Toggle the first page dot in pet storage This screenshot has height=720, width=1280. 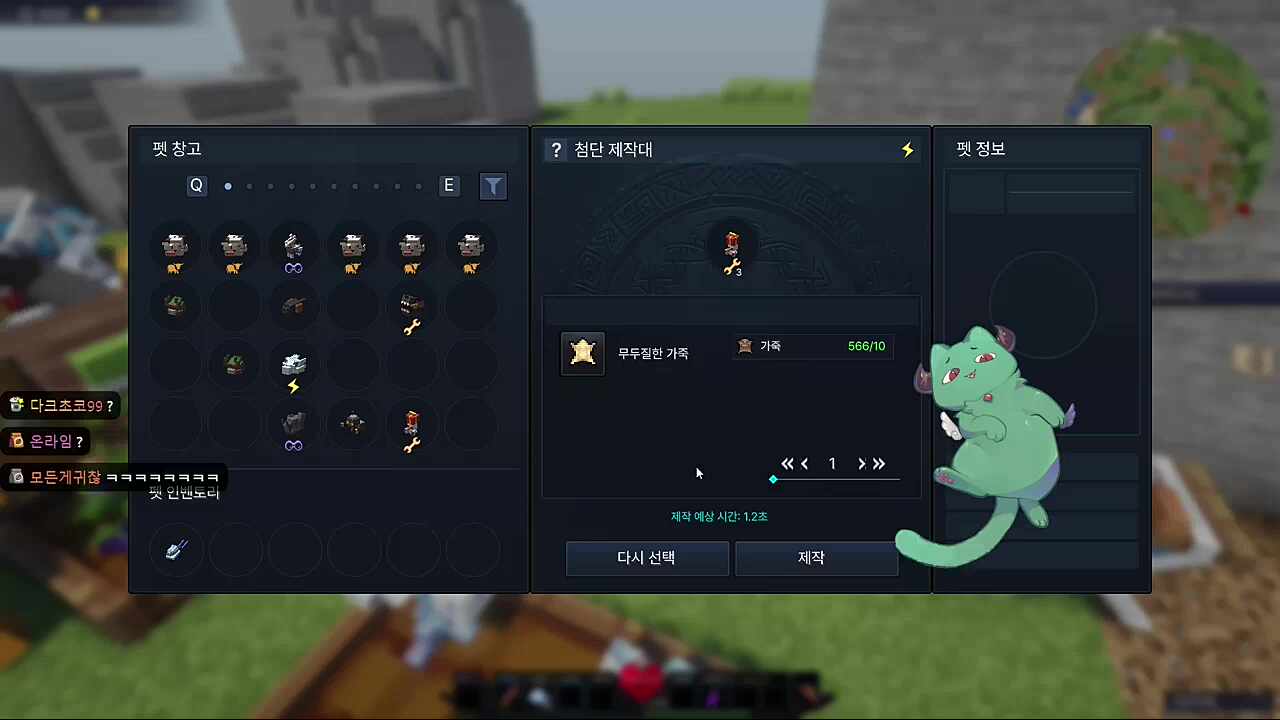tap(228, 186)
